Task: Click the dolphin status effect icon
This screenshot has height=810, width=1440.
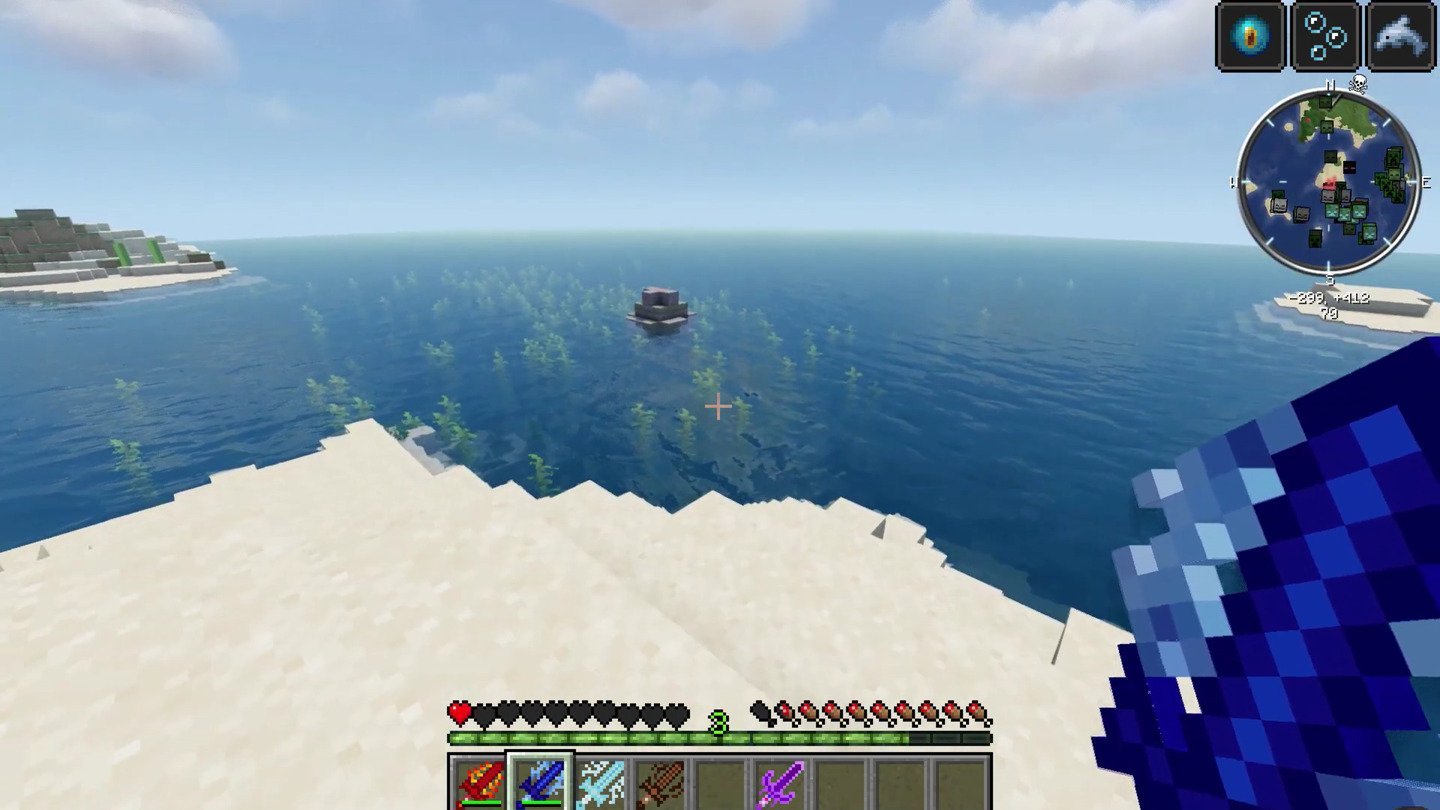Action: [x=1400, y=36]
